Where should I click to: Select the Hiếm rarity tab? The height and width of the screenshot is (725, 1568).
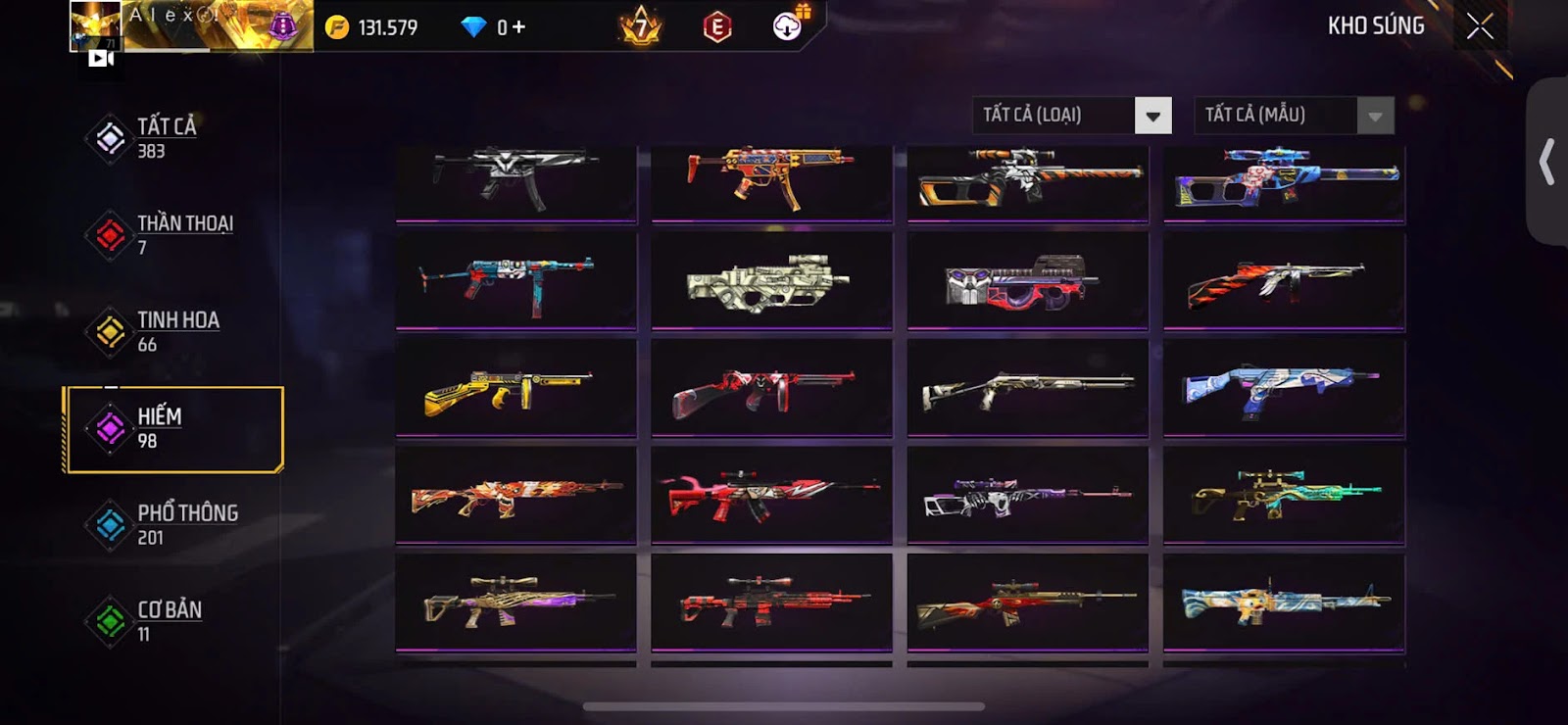tap(173, 429)
